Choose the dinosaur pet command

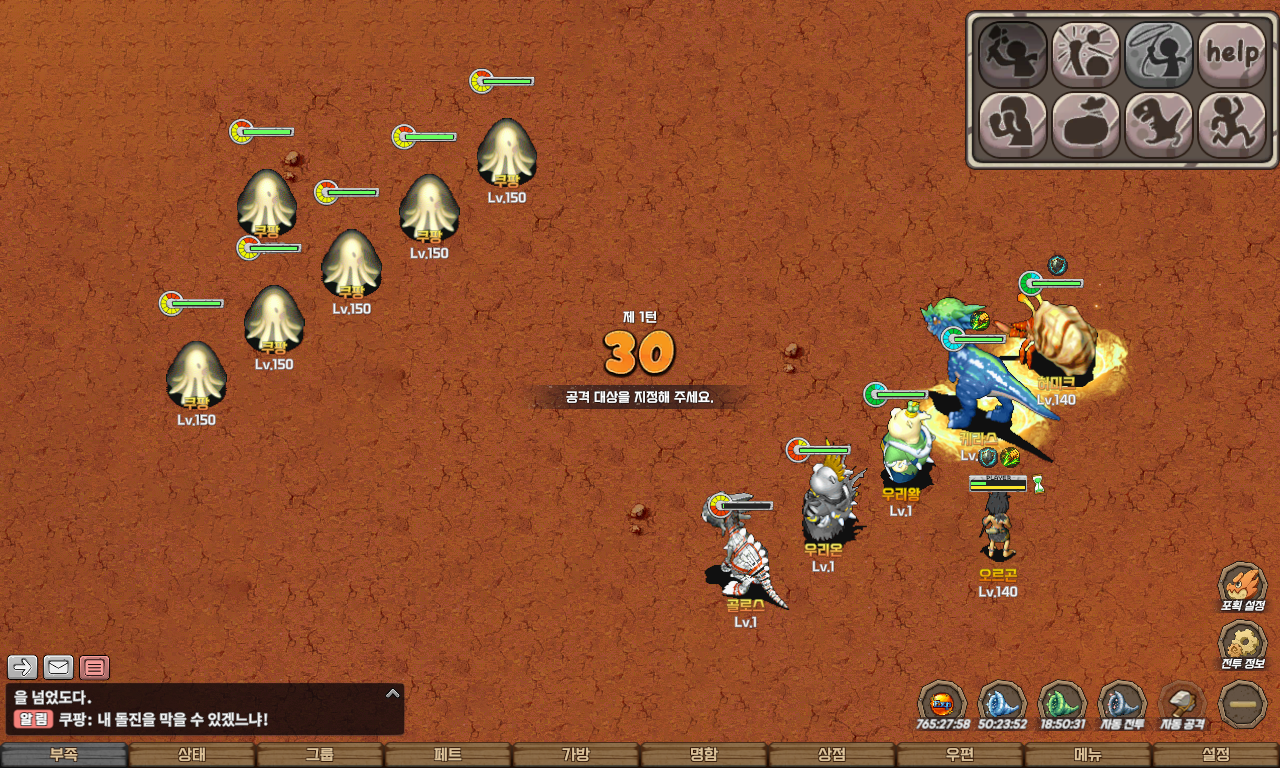coord(1159,125)
